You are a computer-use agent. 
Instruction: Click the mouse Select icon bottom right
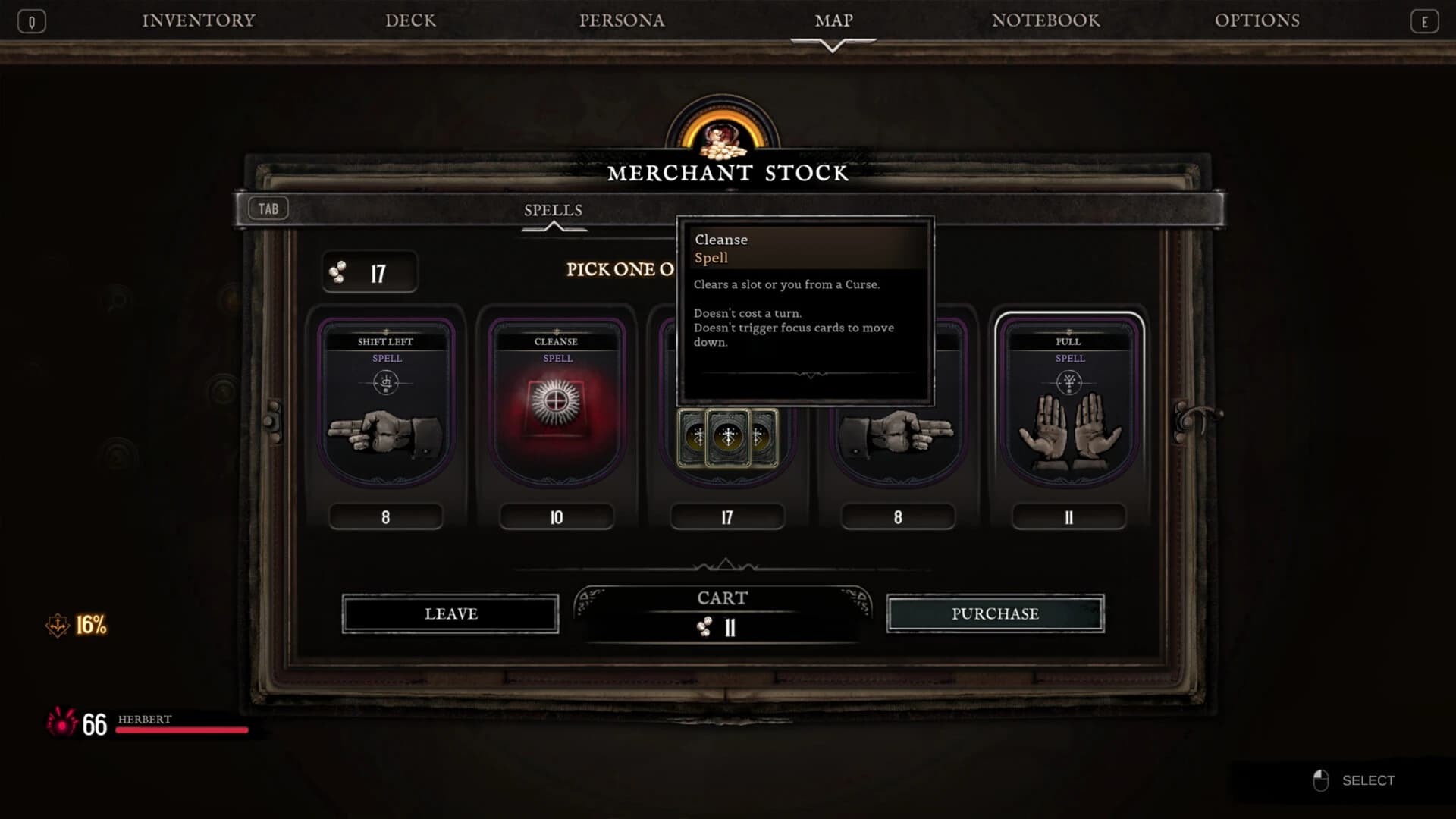click(1319, 780)
